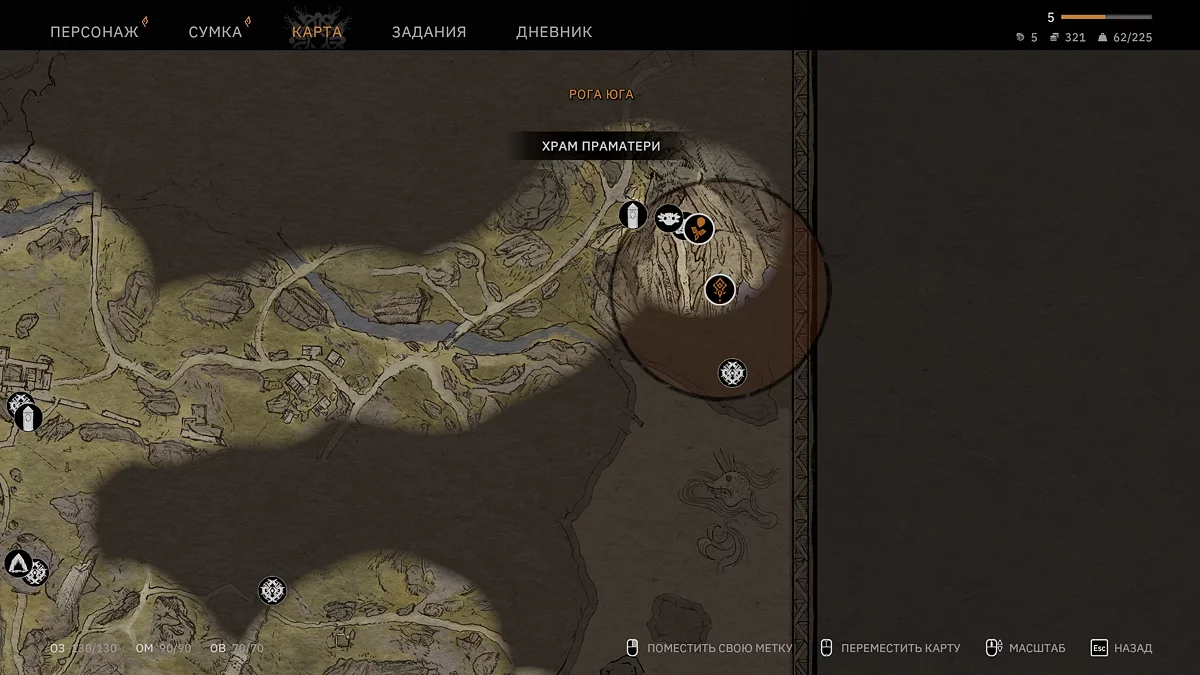Image resolution: width=1200 pixels, height=675 pixels.
Task: Select the orange balloon quest marker
Action: click(699, 228)
